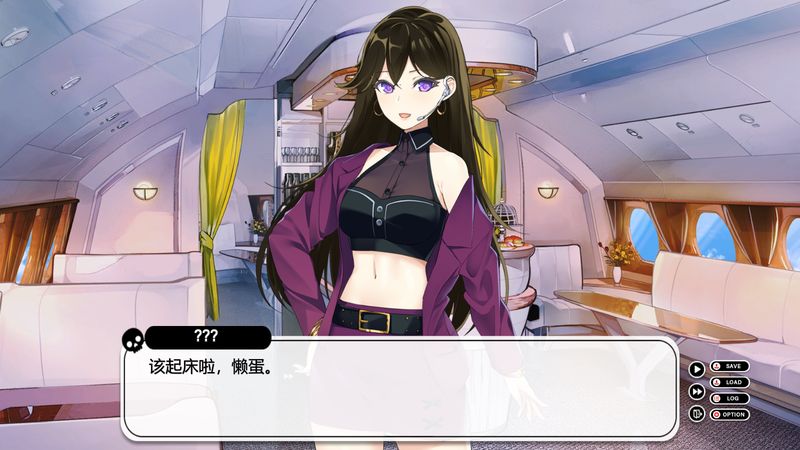The height and width of the screenshot is (450, 800).
Task: Open the OPTION settings
Action: (x=729, y=414)
